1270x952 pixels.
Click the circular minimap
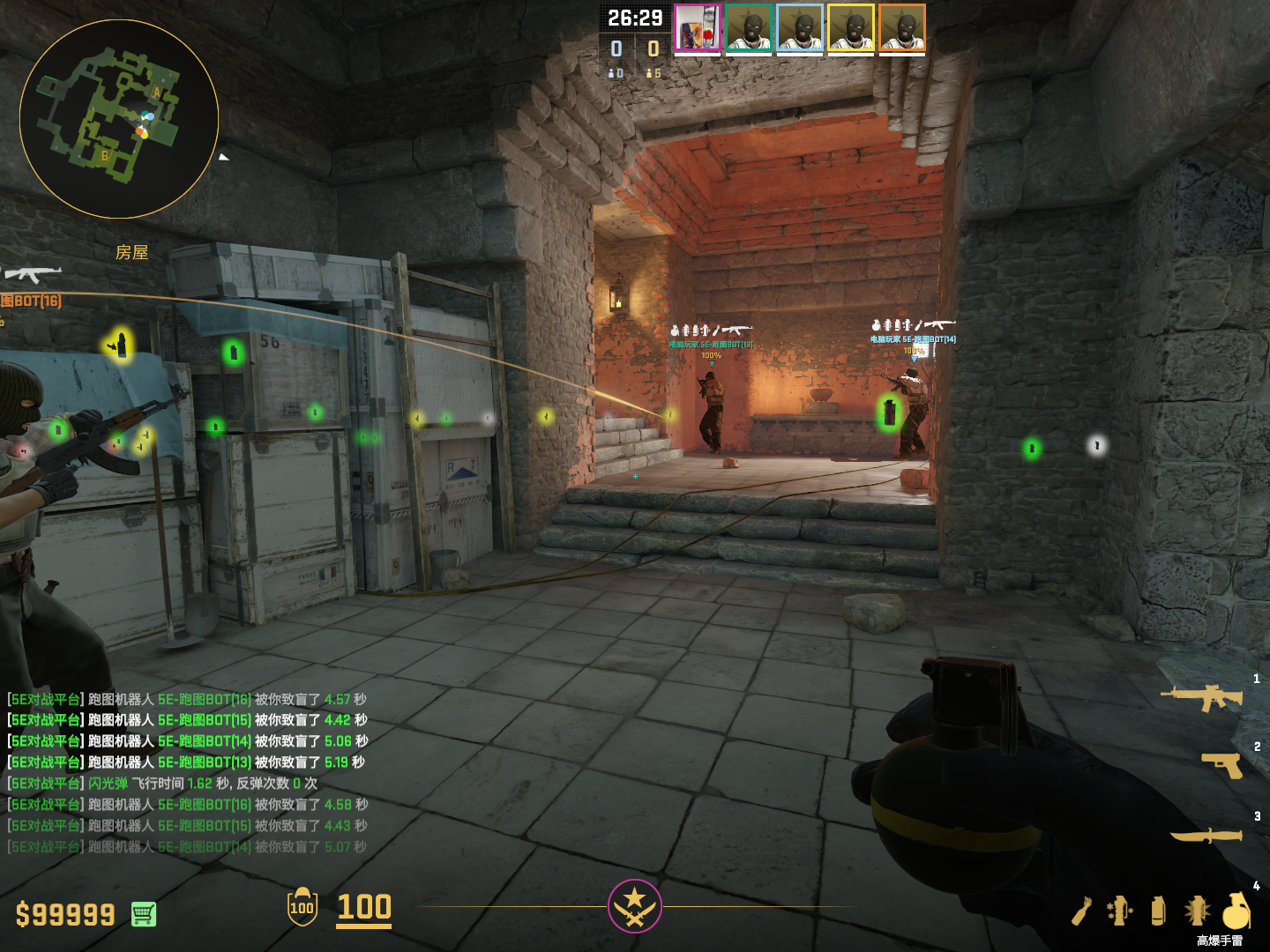(119, 119)
